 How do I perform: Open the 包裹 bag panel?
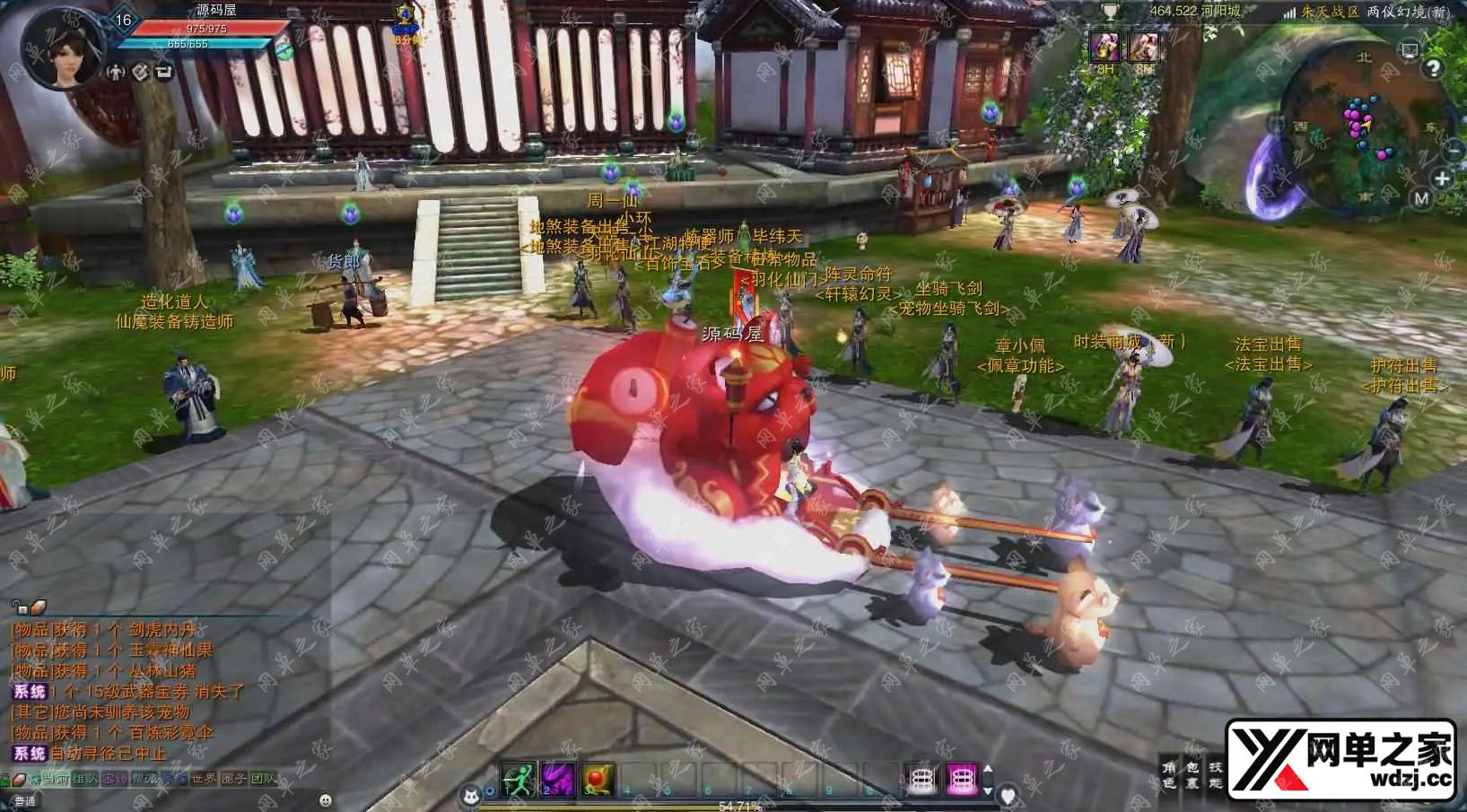point(1192,775)
